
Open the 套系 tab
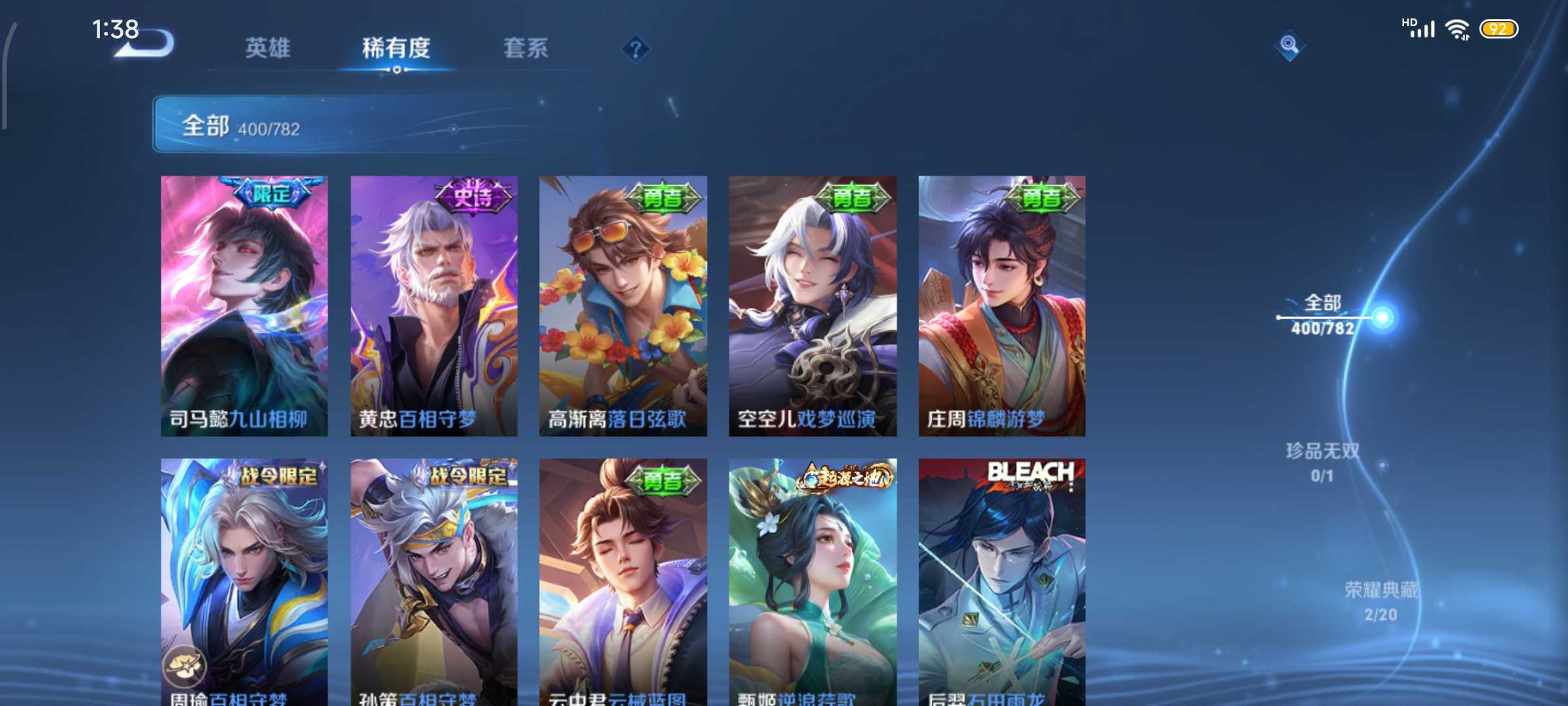tap(525, 48)
